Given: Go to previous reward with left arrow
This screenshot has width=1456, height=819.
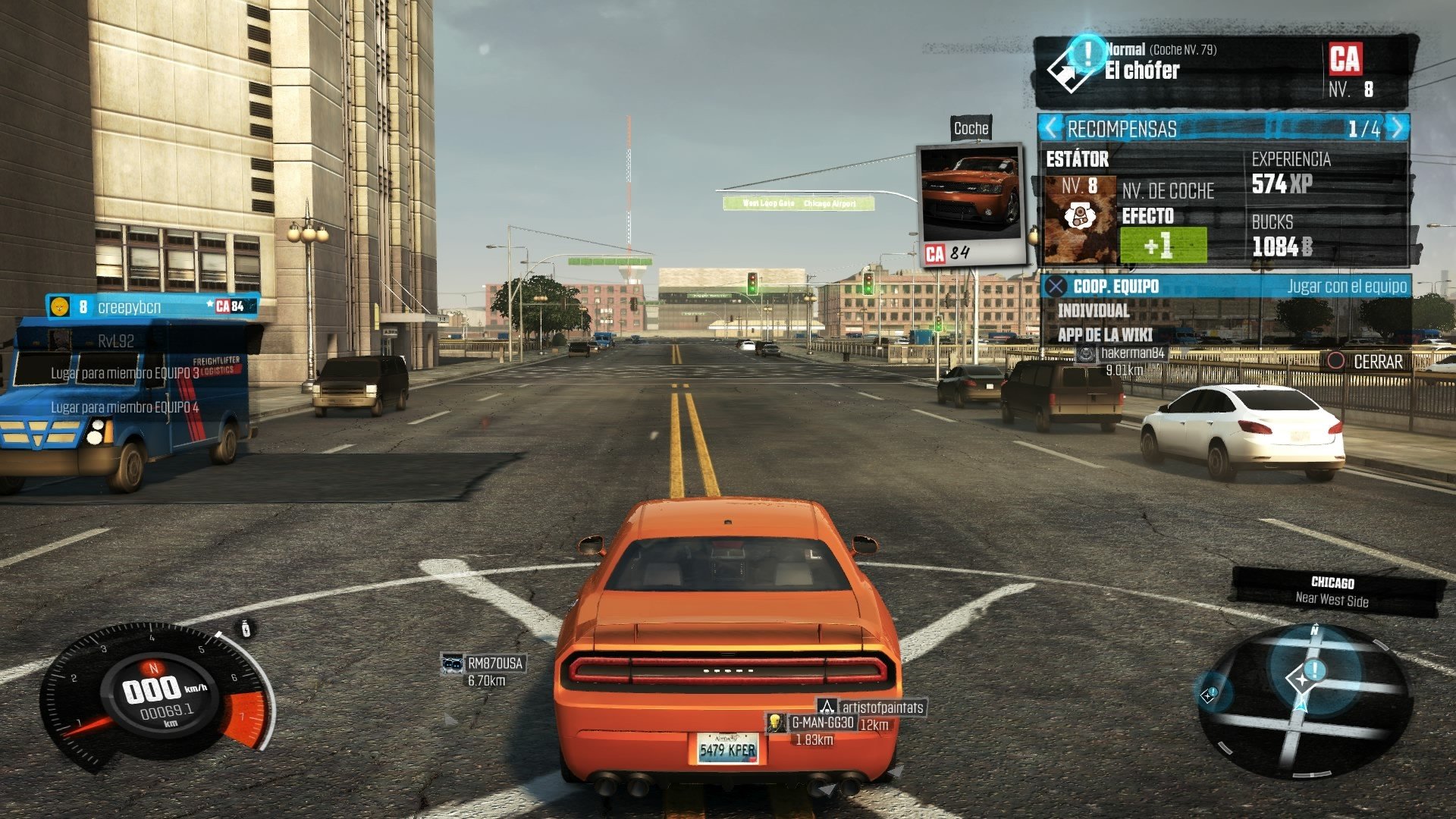Looking at the screenshot, I should point(1050,128).
